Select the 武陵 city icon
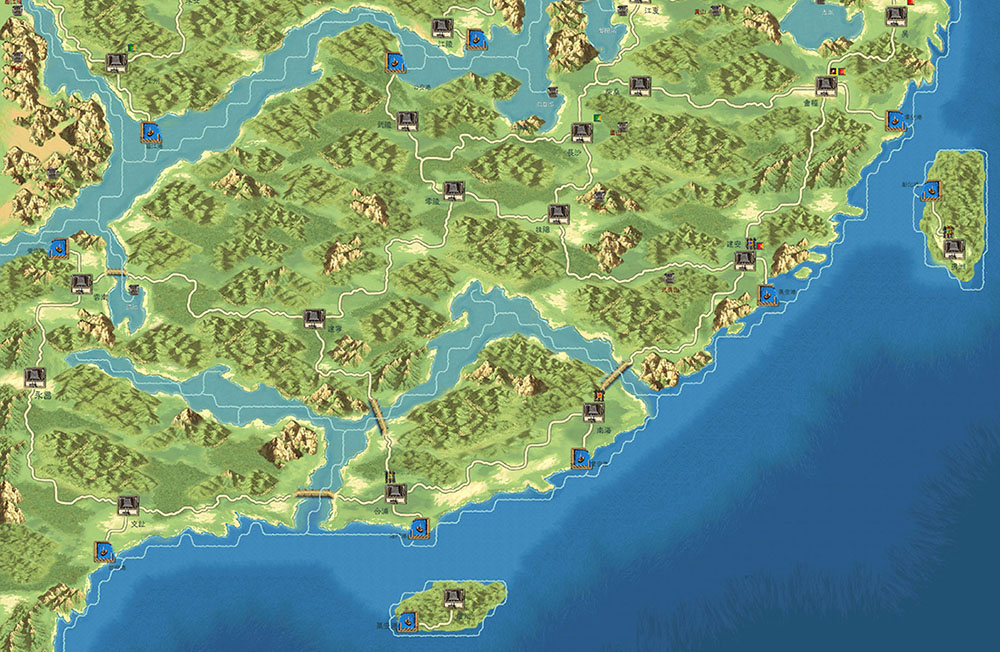This screenshot has width=1000, height=652. pos(407,121)
